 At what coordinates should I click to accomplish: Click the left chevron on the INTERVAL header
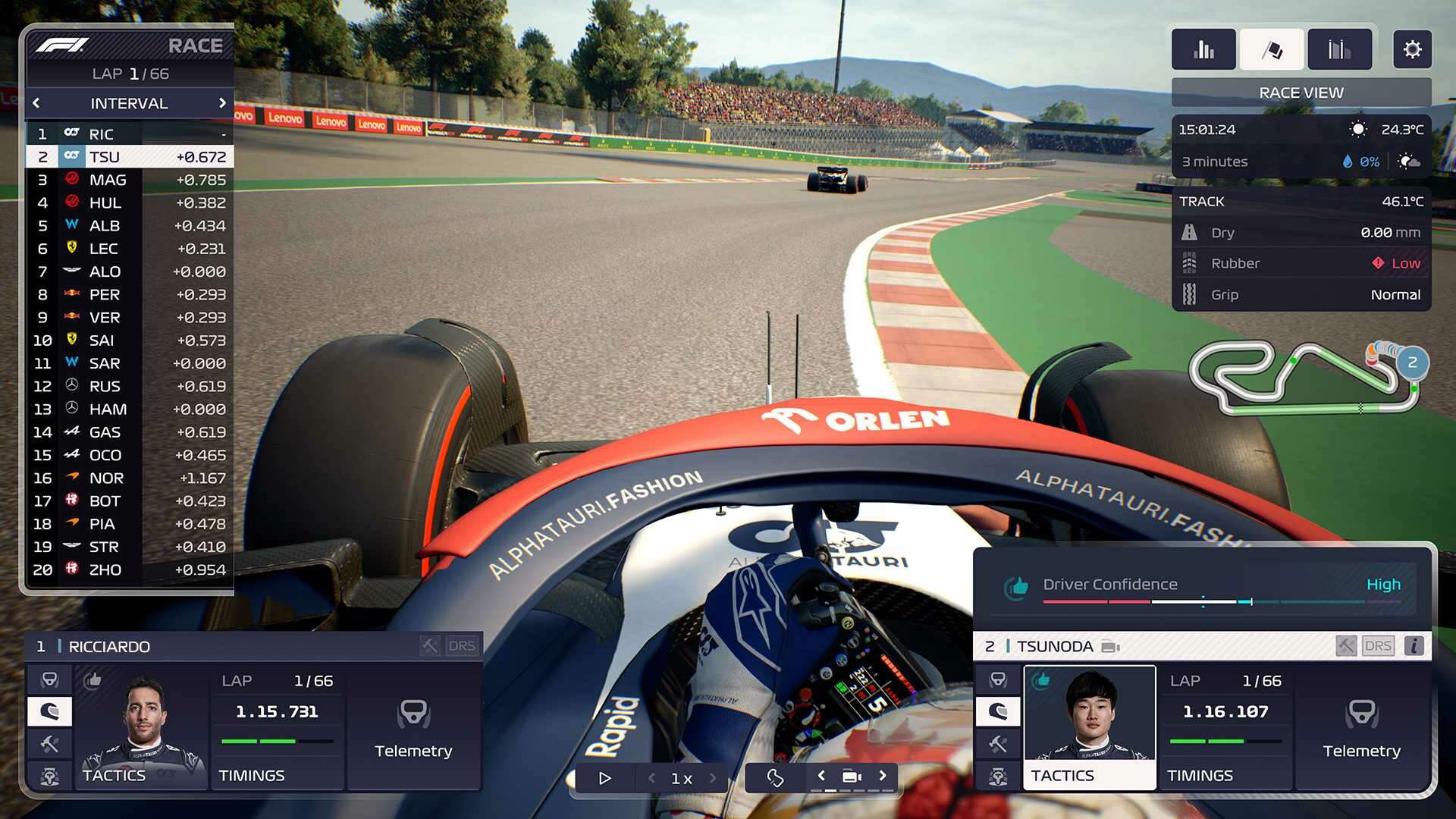pos(36,103)
